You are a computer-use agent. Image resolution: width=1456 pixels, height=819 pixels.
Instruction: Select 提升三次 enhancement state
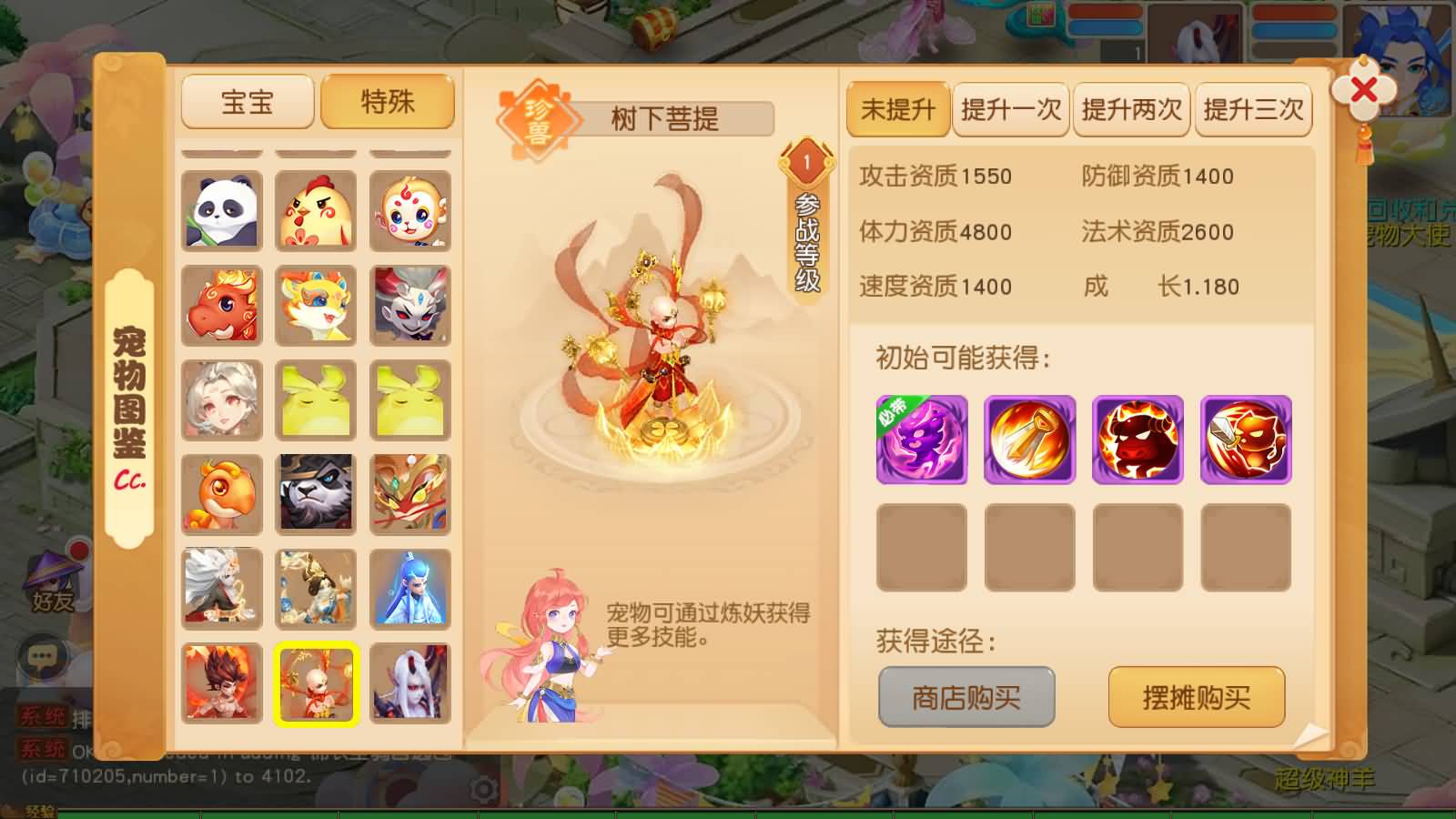(x=1253, y=109)
